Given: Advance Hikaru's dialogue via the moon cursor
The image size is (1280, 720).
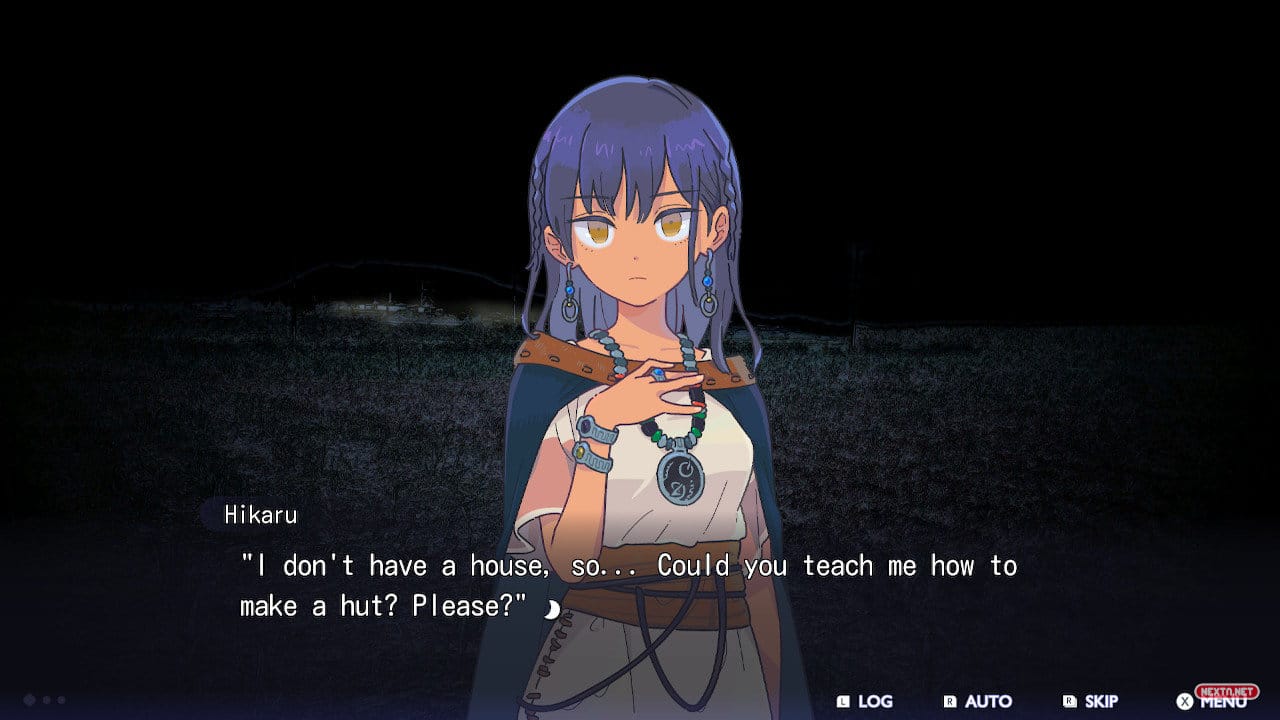Looking at the screenshot, I should pos(551,608).
